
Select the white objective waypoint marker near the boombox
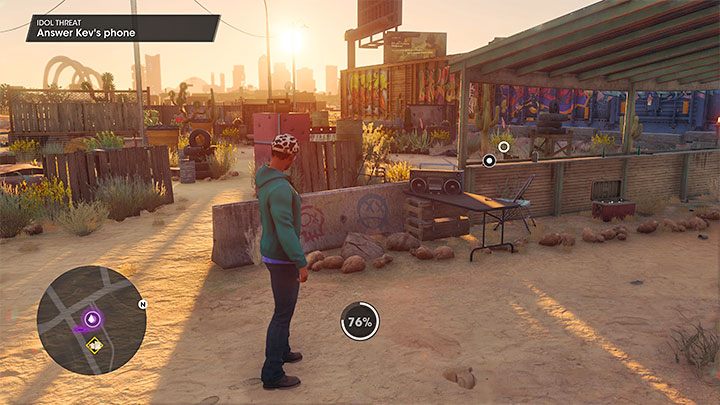click(x=489, y=159)
